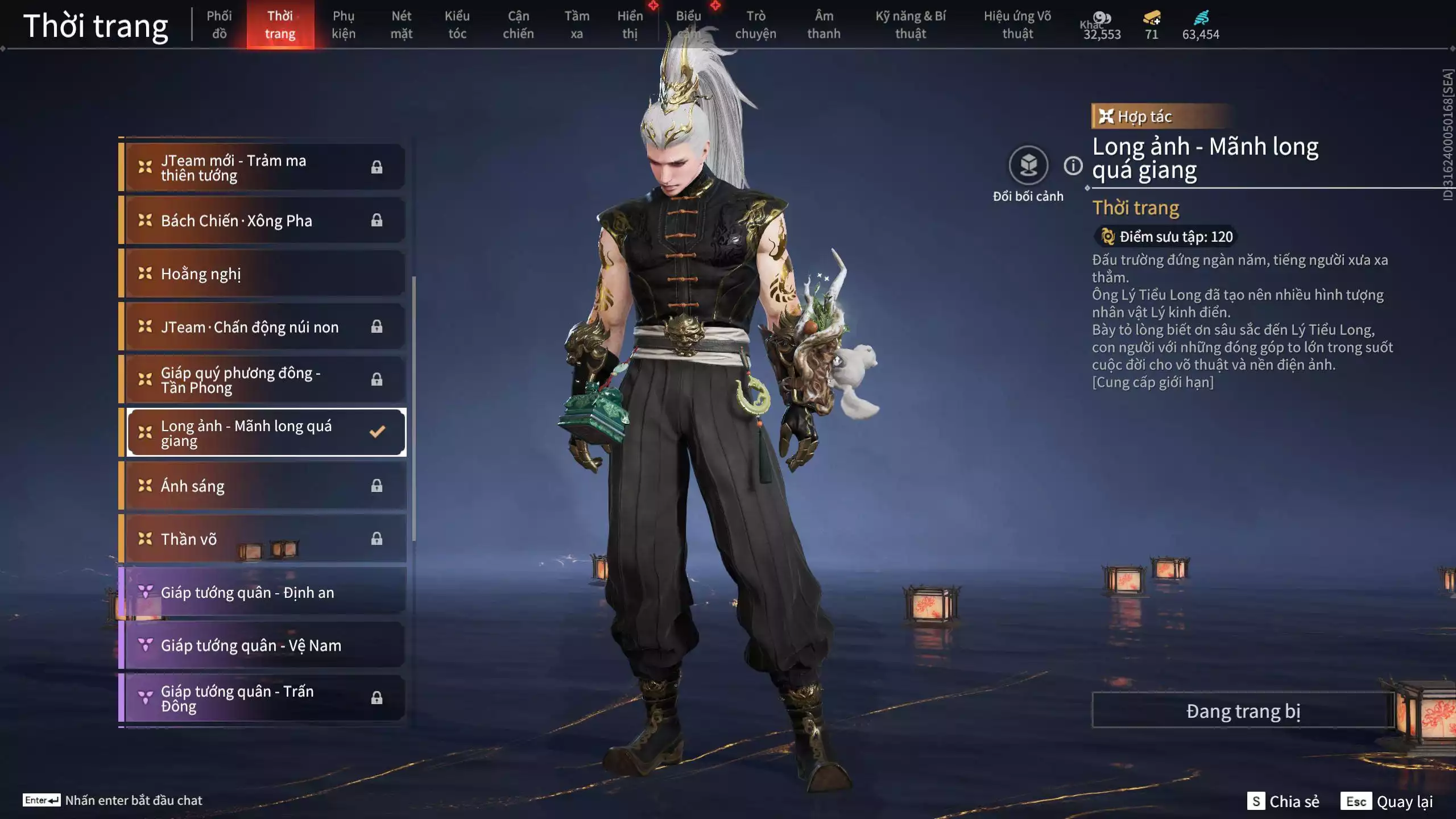Show the Trò chuyện tab

(x=755, y=24)
